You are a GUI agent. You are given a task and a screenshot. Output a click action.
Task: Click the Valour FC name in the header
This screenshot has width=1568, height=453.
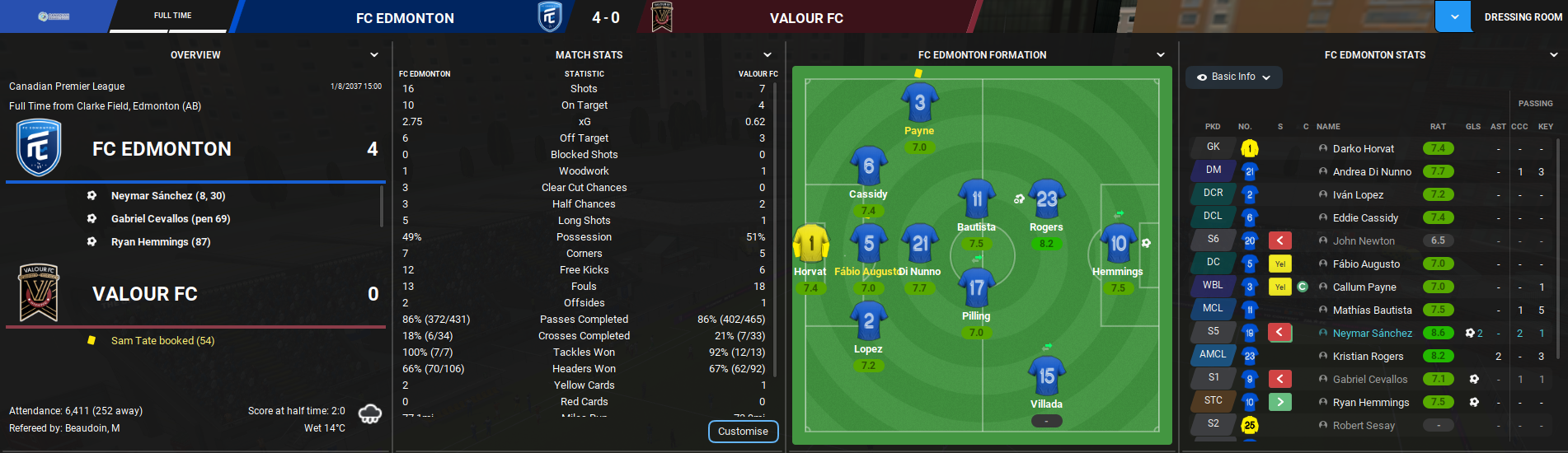(x=806, y=18)
